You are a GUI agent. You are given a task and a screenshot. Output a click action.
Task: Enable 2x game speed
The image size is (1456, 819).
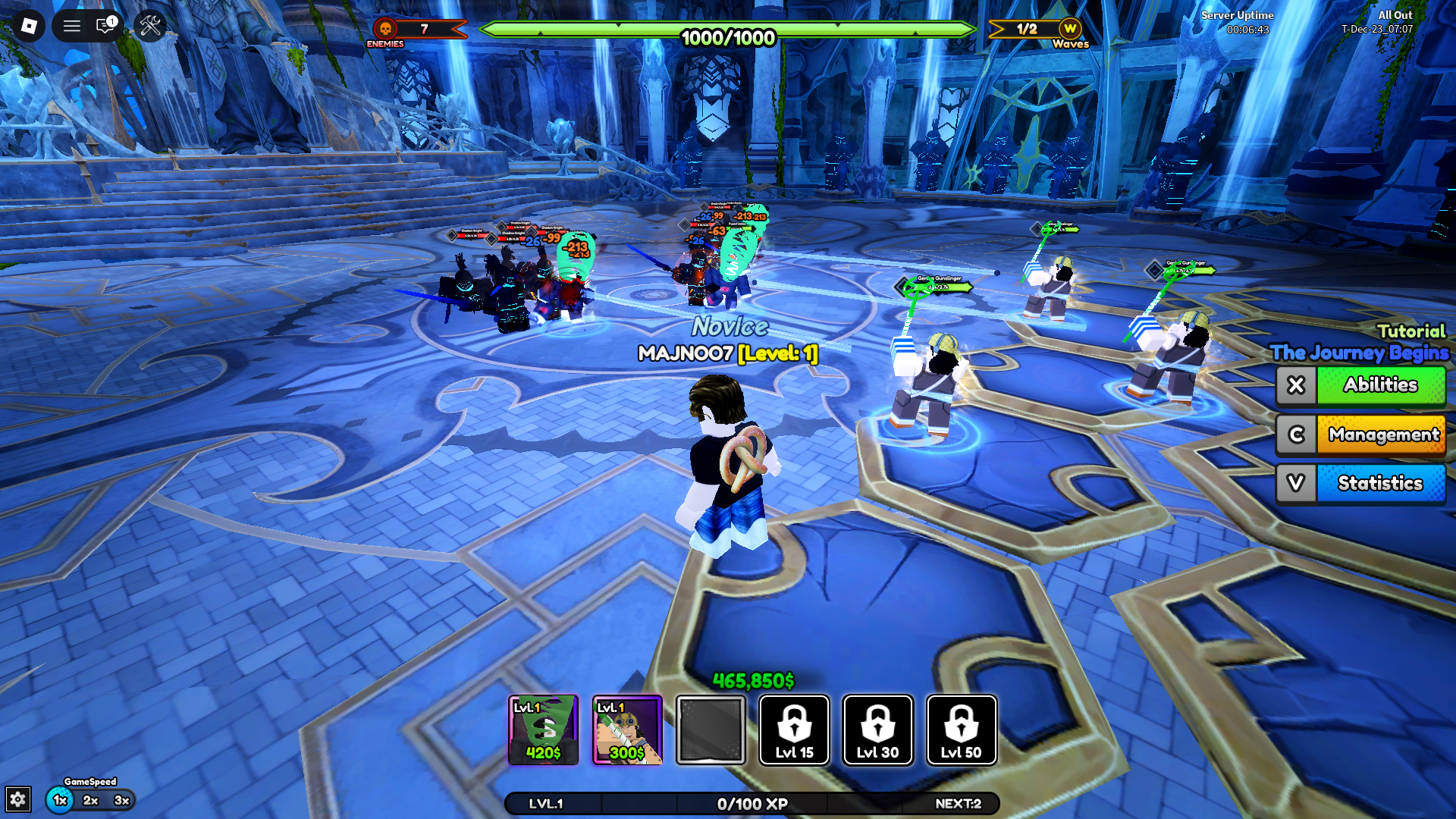click(x=90, y=799)
